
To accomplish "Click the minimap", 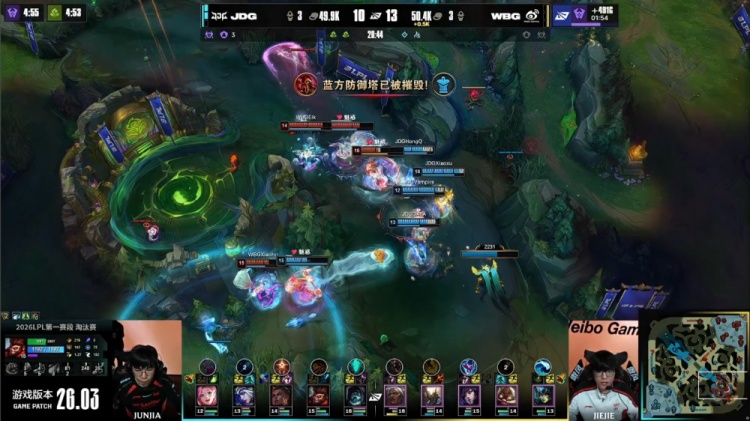I will [x=693, y=365].
